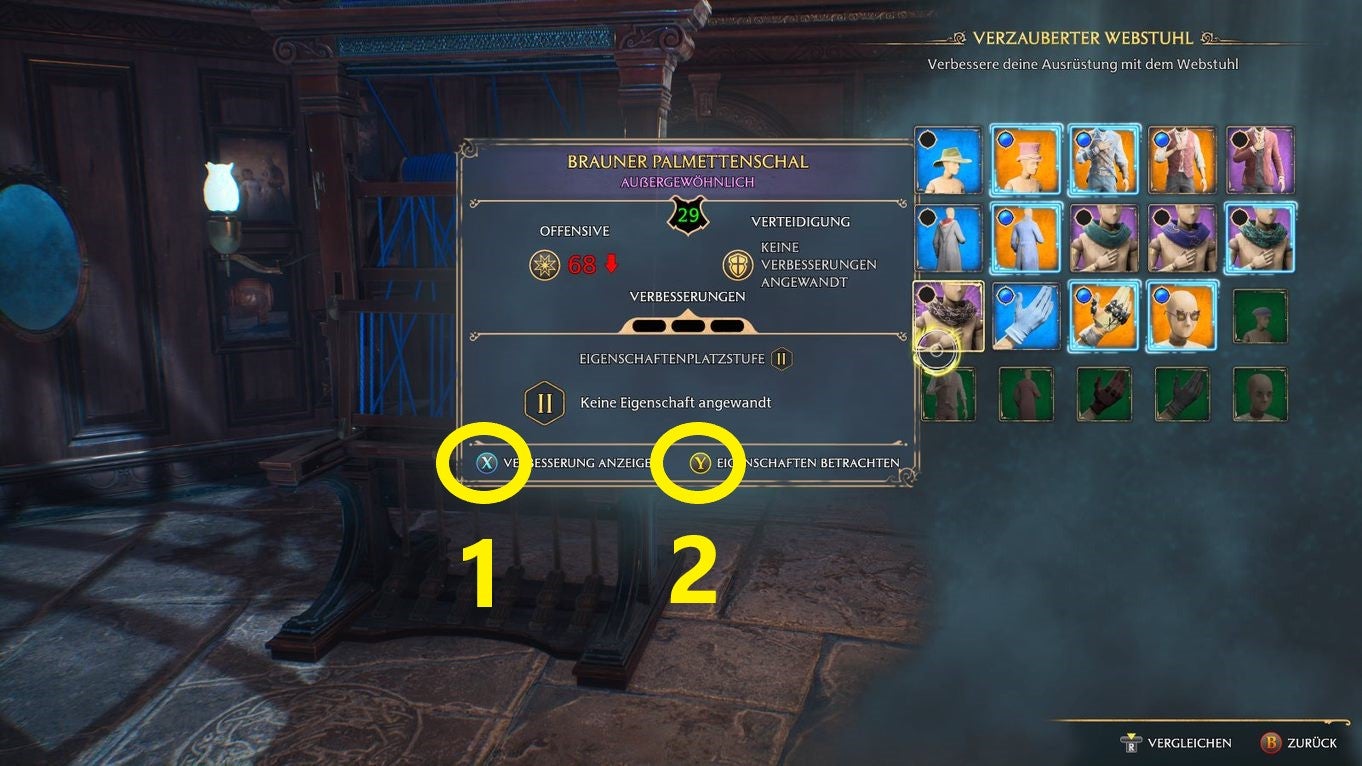This screenshot has width=1362, height=766.
Task: Click the Offensive star icon
Action: click(x=545, y=265)
